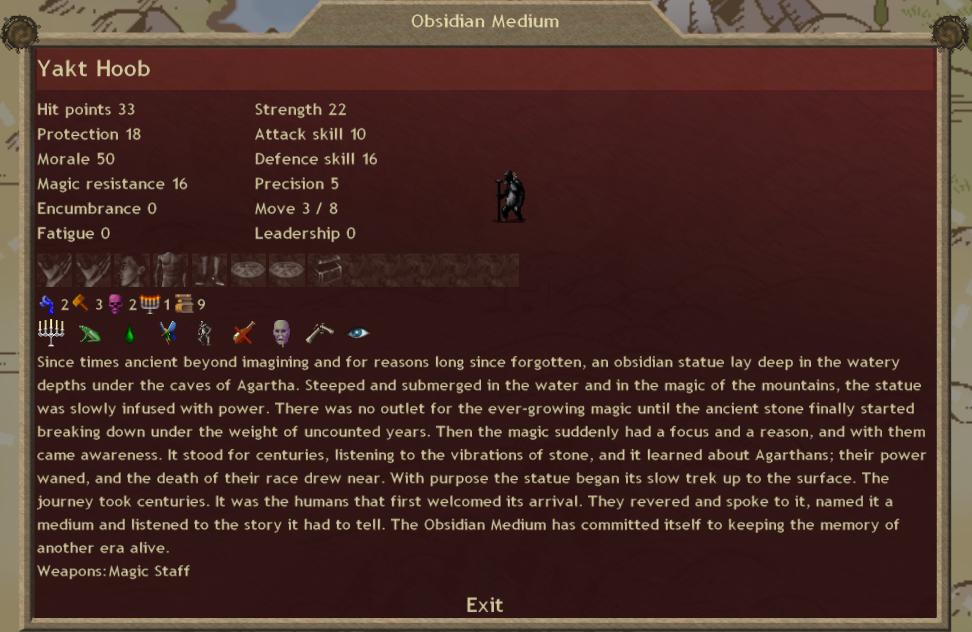Inspect the skeleton figure ability icon
972x632 pixels.
pyautogui.click(x=205, y=333)
